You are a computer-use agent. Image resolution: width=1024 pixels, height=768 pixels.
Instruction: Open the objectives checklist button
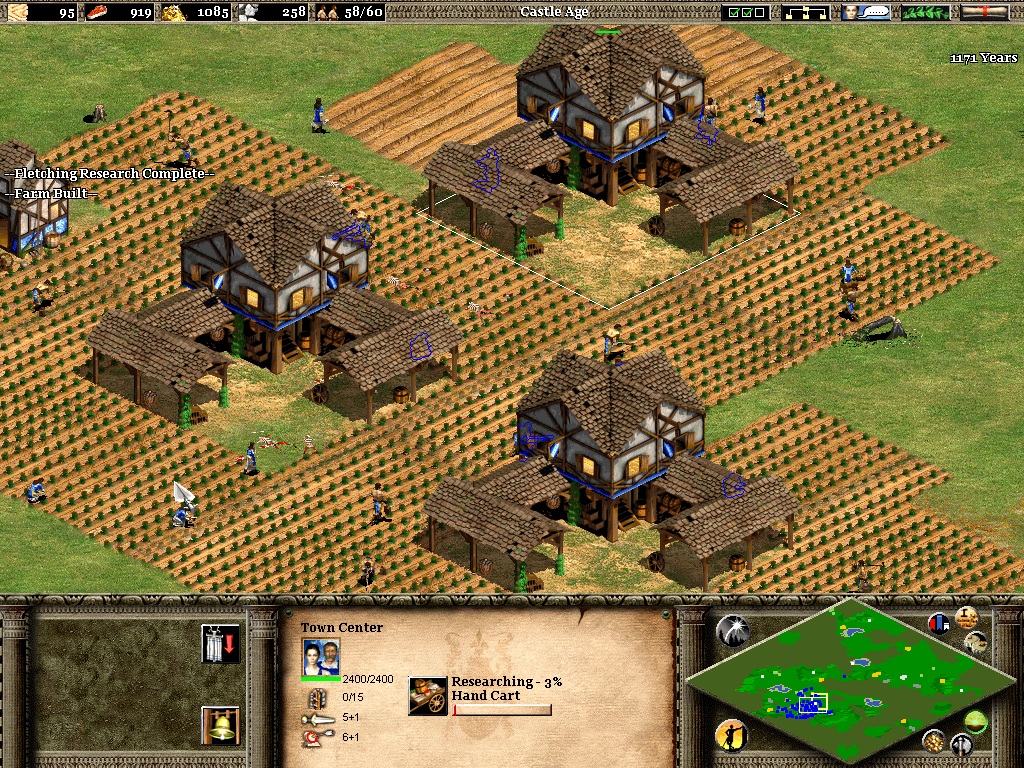(x=746, y=12)
